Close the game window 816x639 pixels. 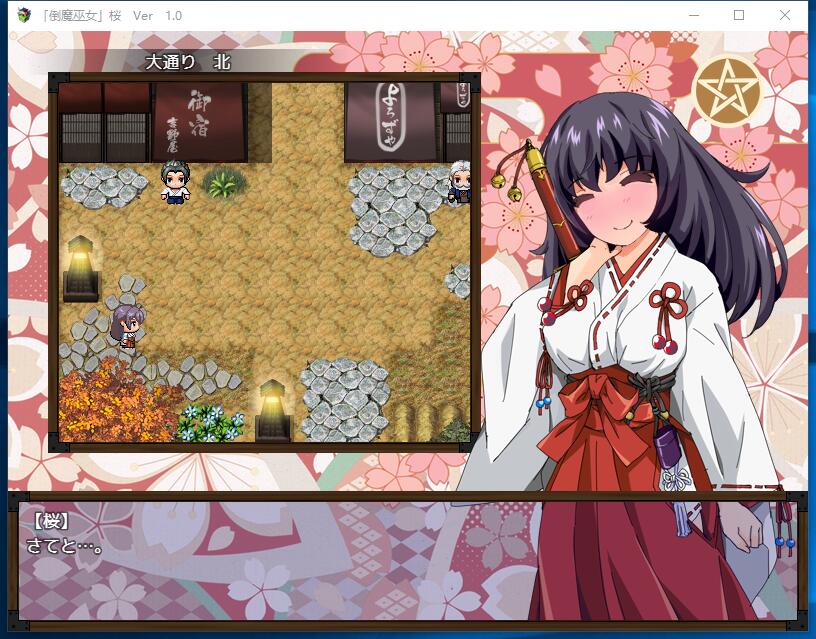pyautogui.click(x=785, y=15)
